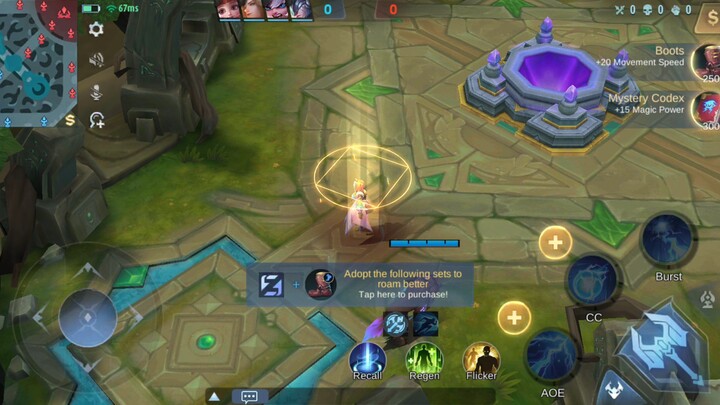Open the quick chat speech bubble

[250, 396]
